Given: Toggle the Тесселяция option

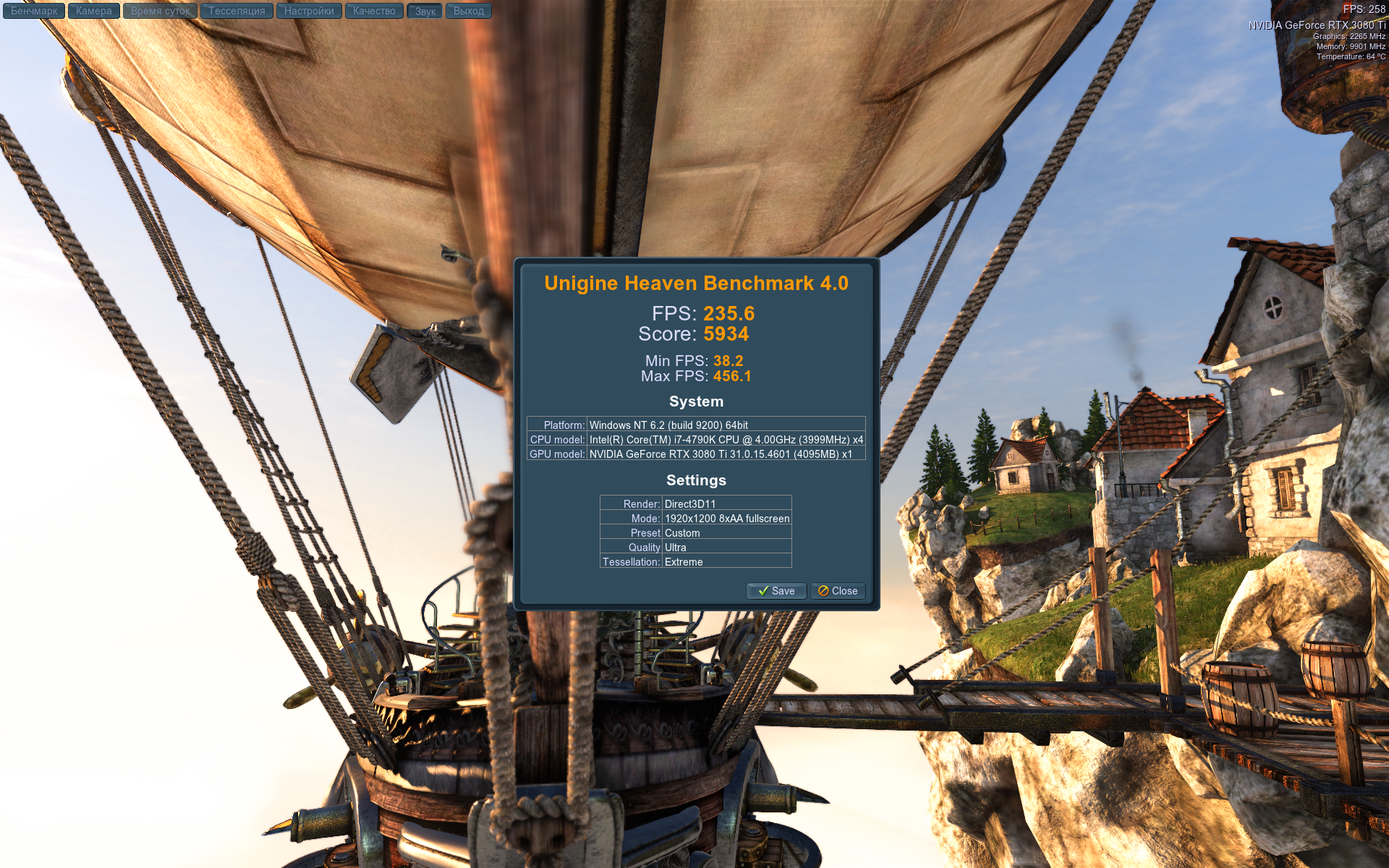Looking at the screenshot, I should [x=237, y=11].
